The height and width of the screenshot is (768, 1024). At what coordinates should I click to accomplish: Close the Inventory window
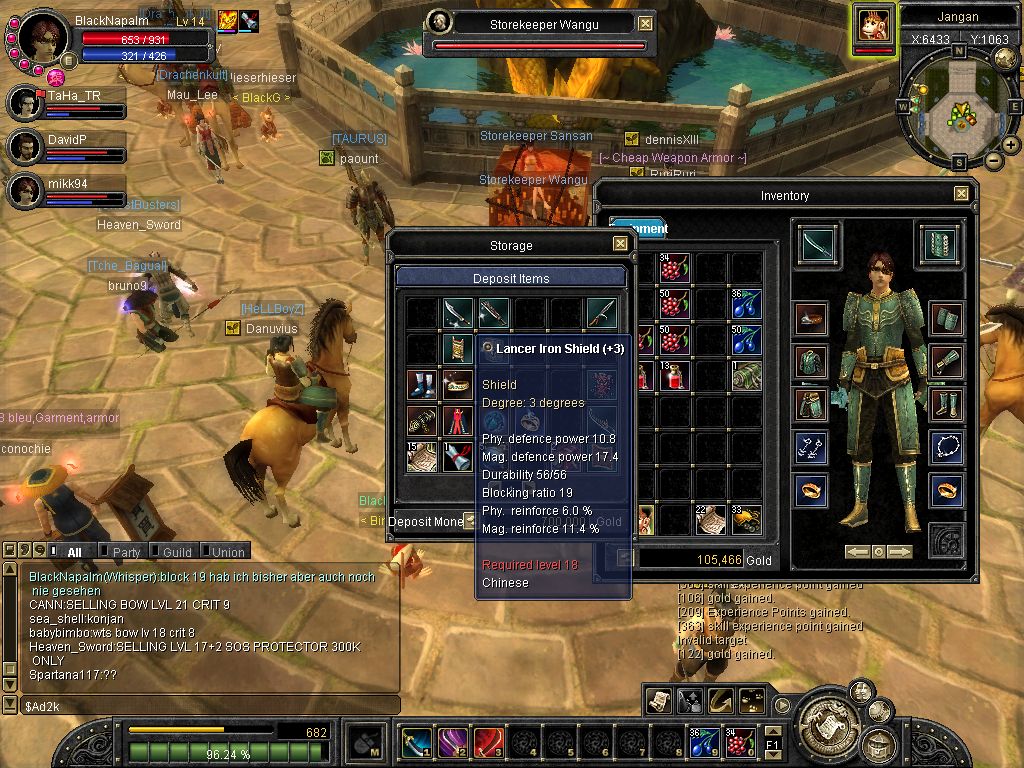961,194
